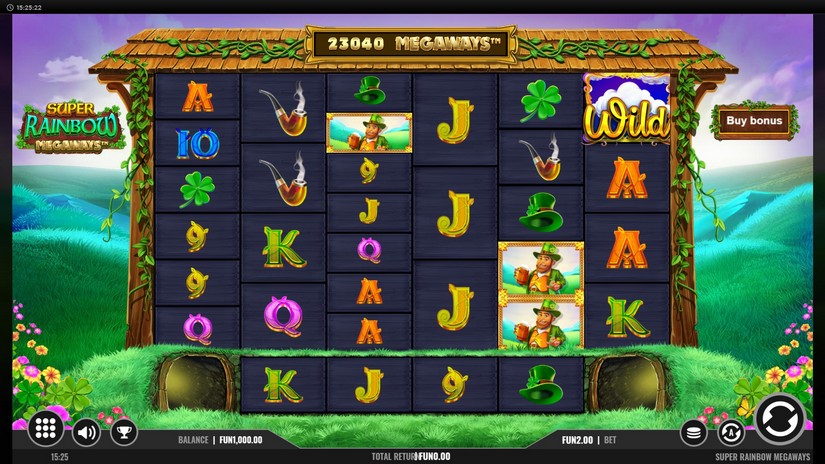Activate the autoplay button

tap(731, 433)
